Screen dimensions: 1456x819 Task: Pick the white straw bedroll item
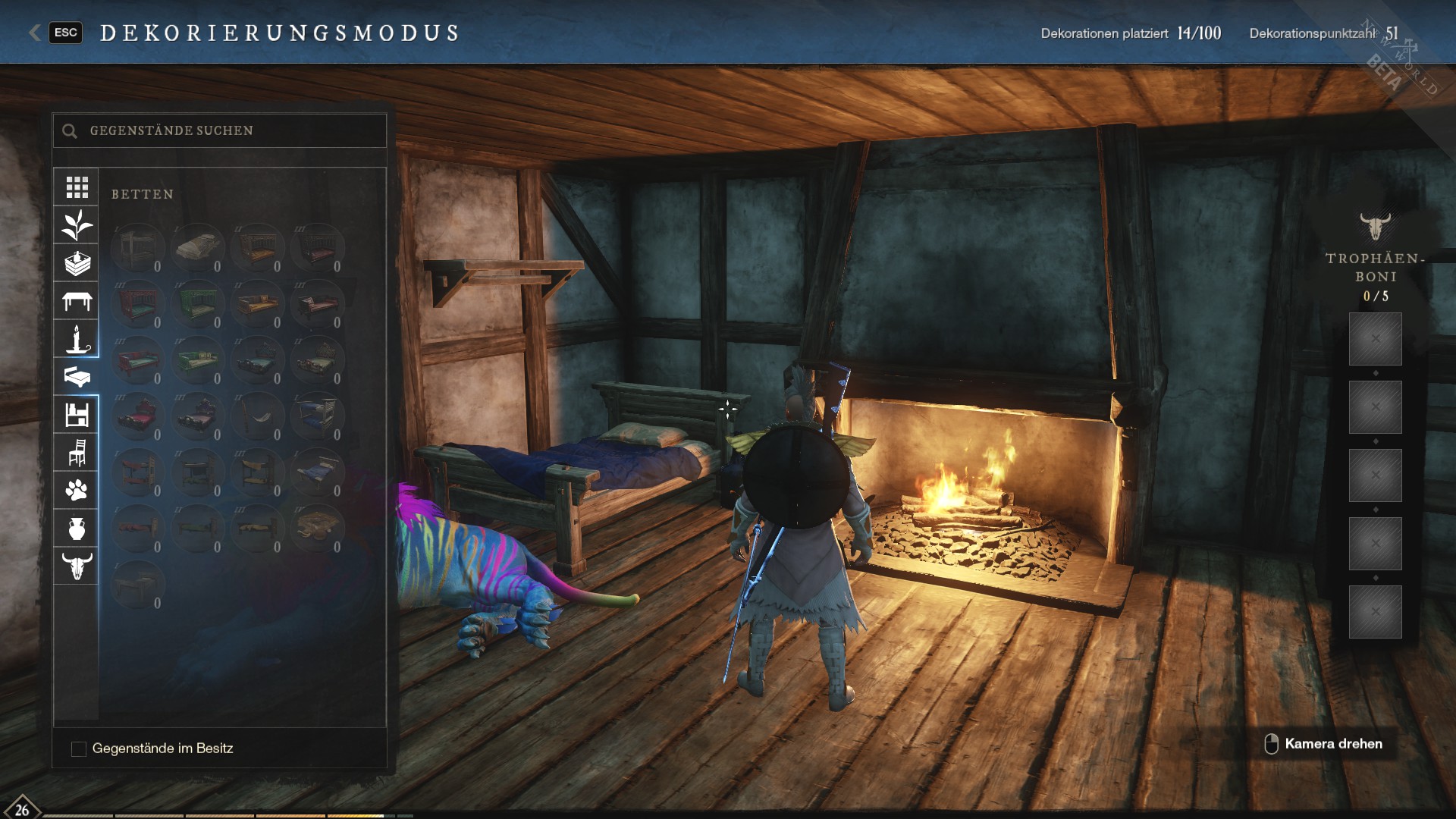197,247
